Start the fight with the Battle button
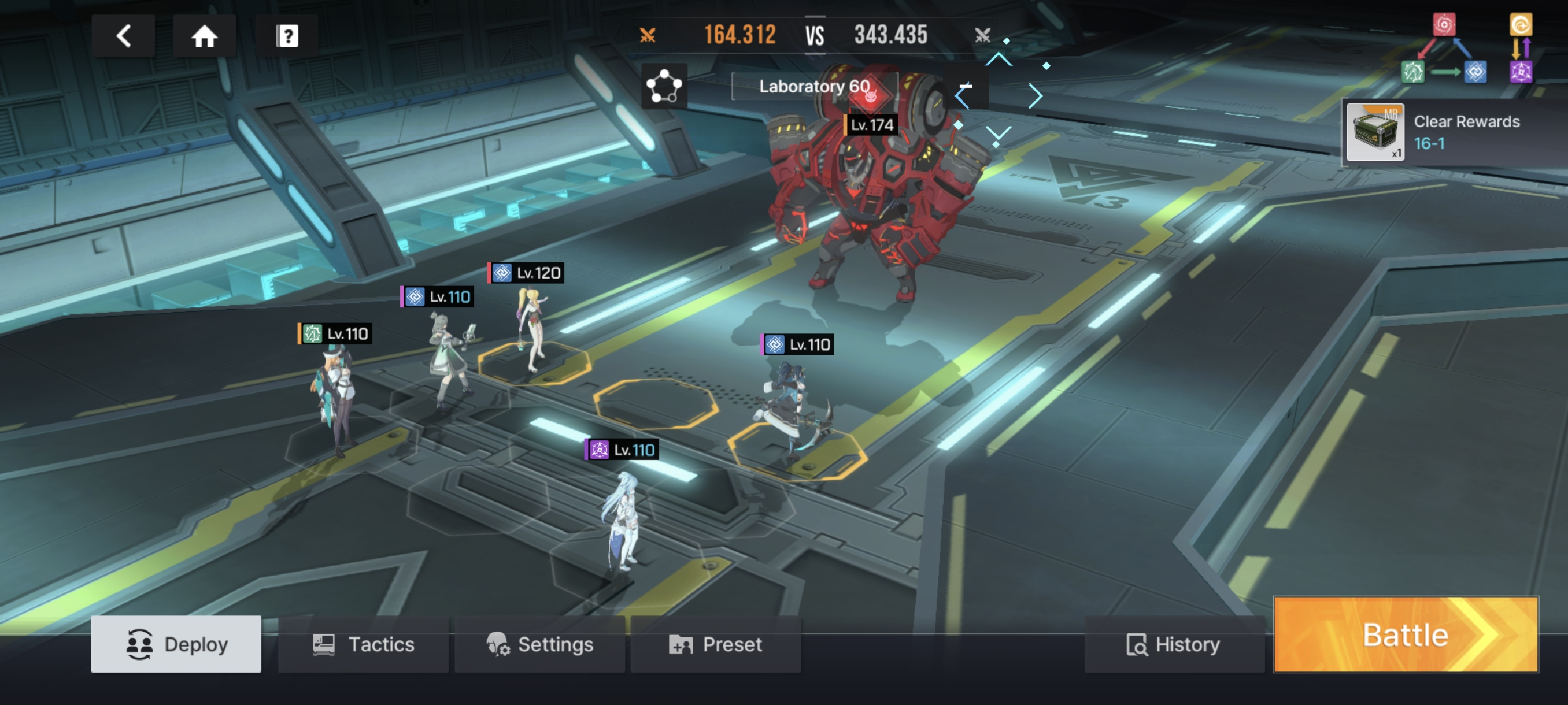1568x705 pixels. tap(1406, 634)
